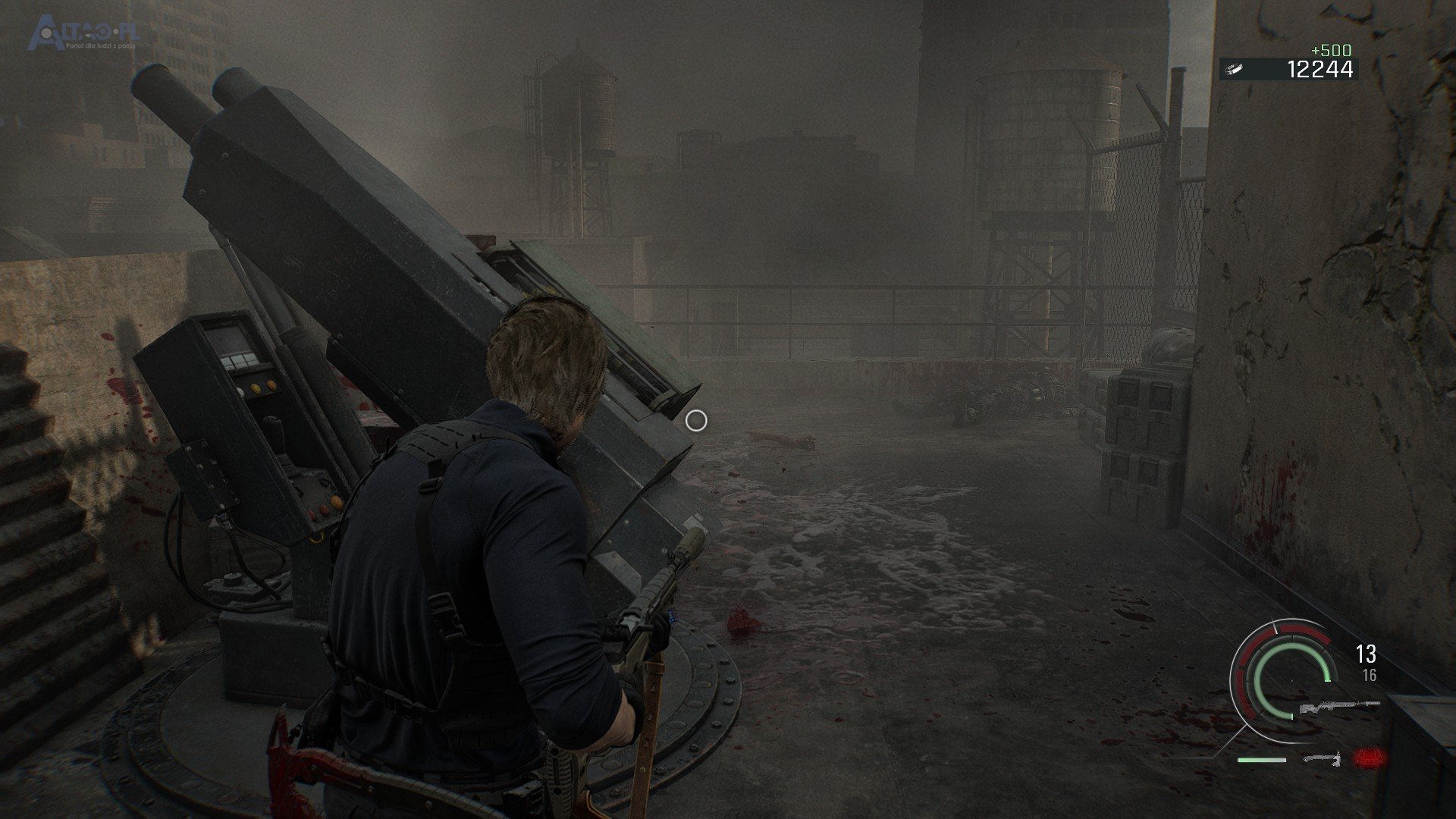Click the glowing red item icon
This screenshot has width=1456, height=819.
point(1368,758)
